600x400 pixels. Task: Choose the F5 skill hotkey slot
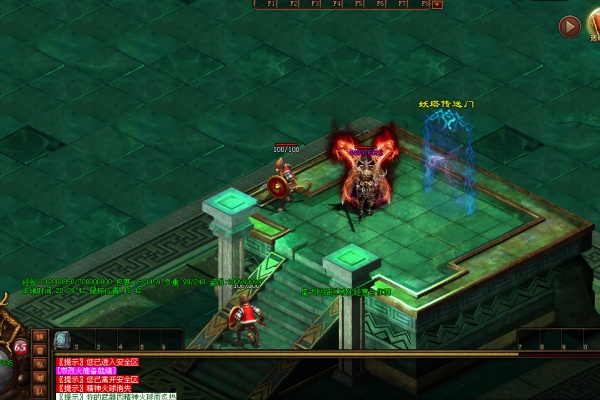point(358,4)
